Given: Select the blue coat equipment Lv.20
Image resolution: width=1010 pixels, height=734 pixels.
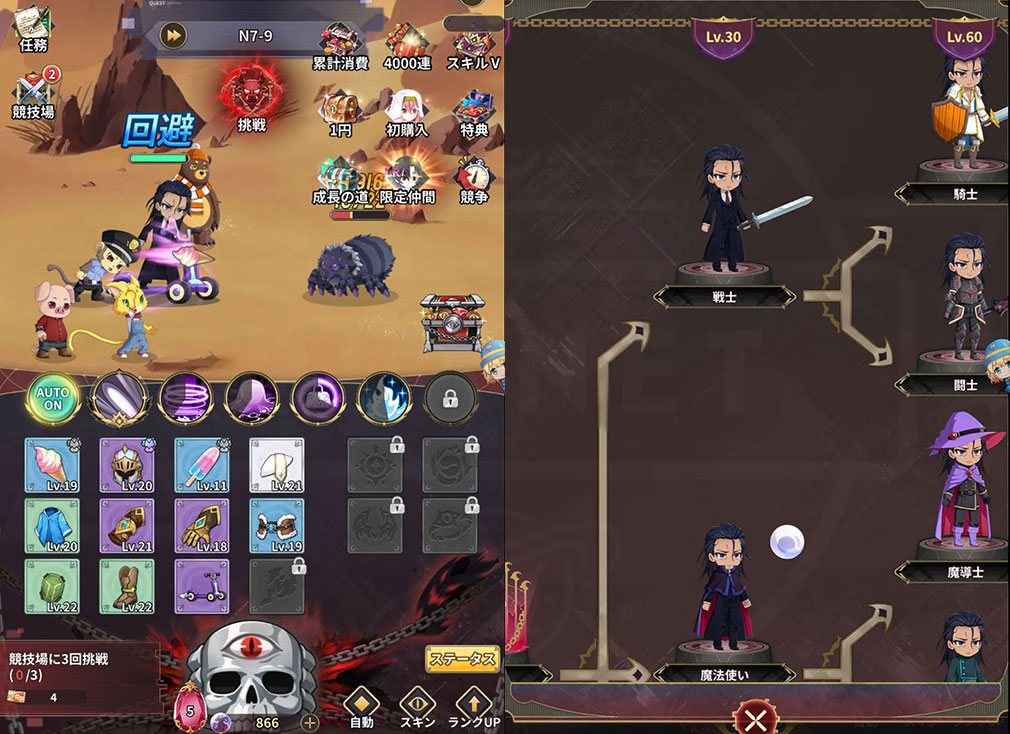Looking at the screenshot, I should click(51, 526).
